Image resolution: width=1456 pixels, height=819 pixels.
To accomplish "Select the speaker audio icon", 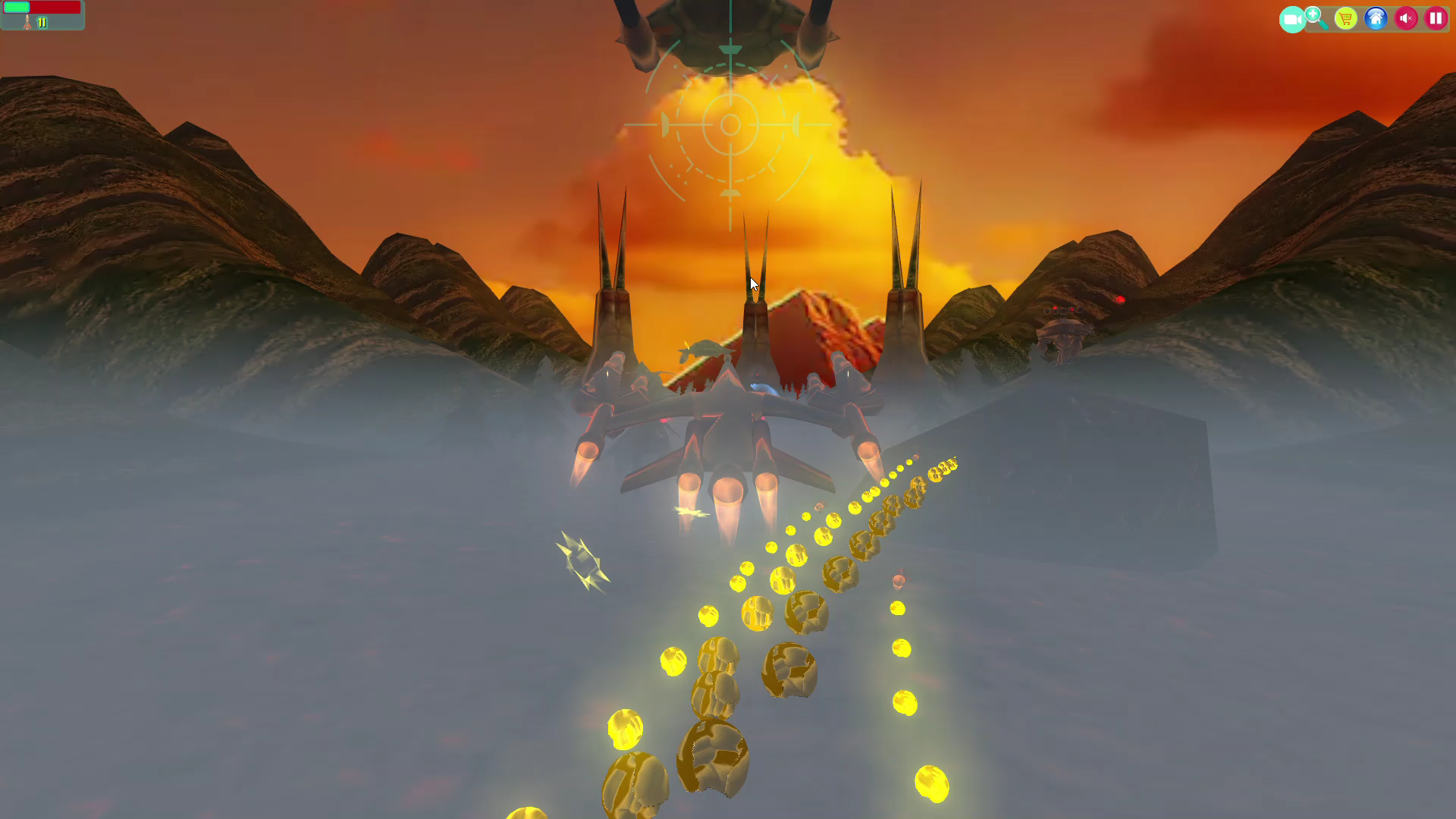I will 1405,18.
